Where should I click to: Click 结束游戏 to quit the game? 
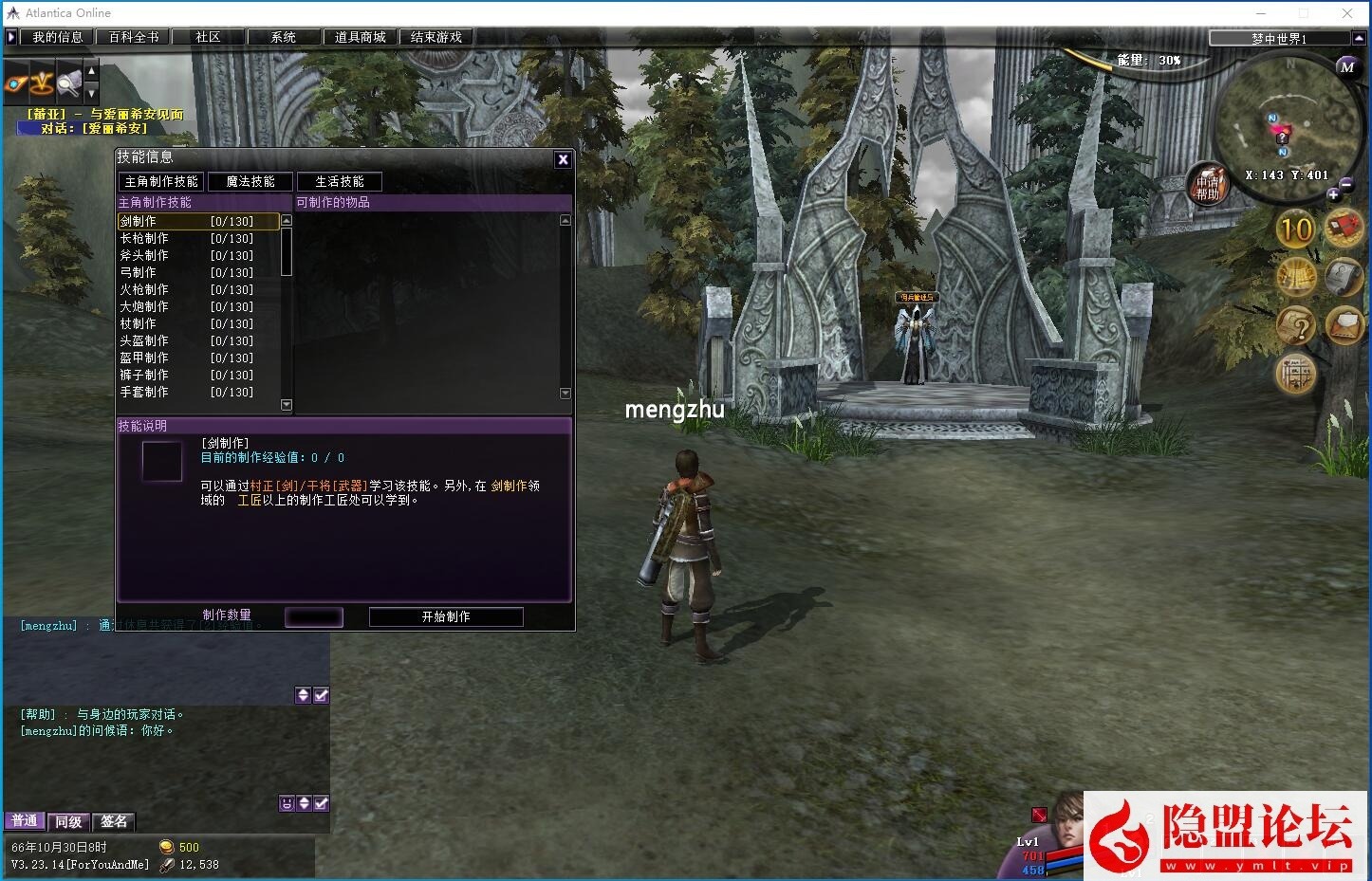(x=436, y=37)
